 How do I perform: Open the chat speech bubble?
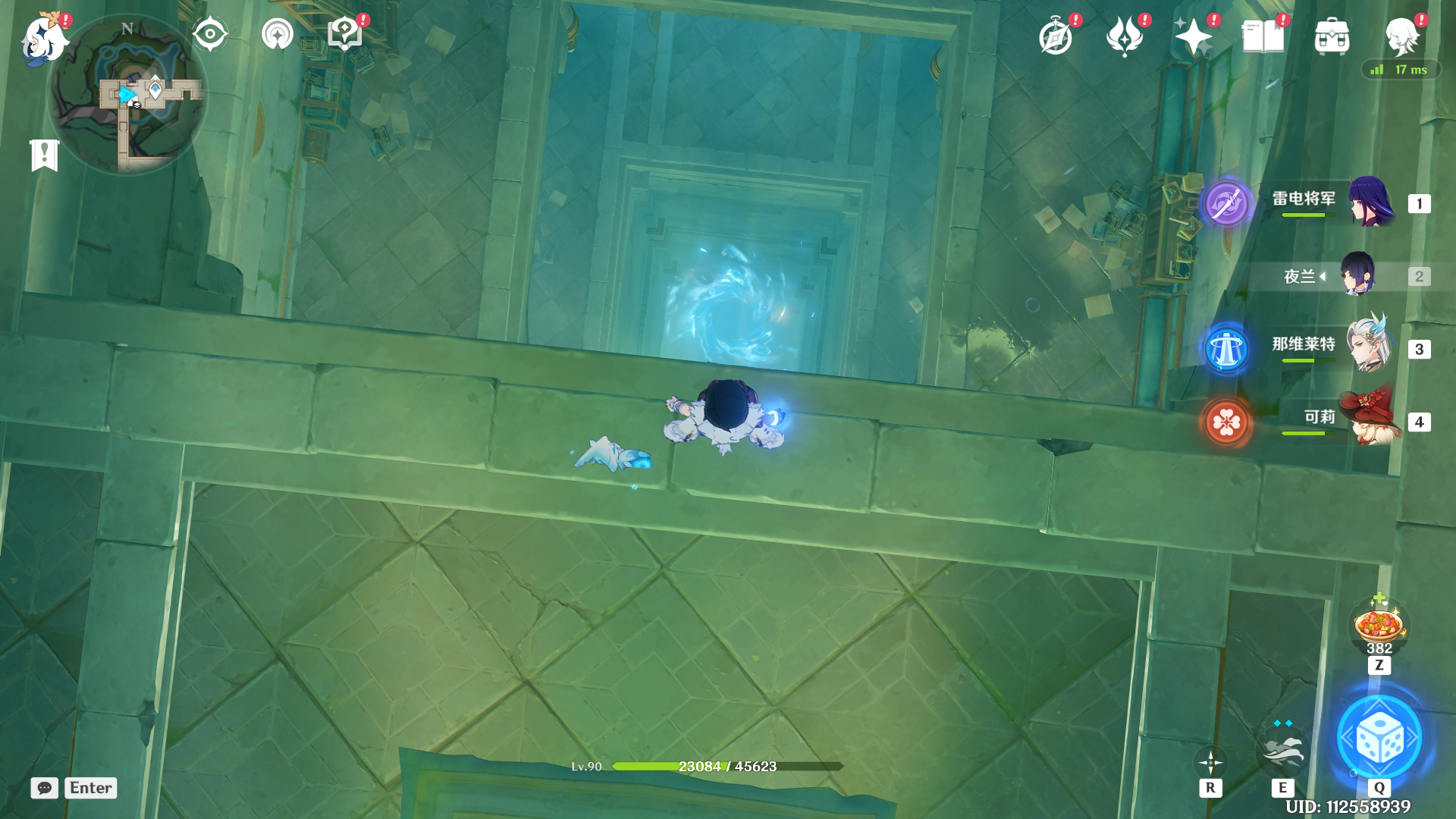point(45,788)
